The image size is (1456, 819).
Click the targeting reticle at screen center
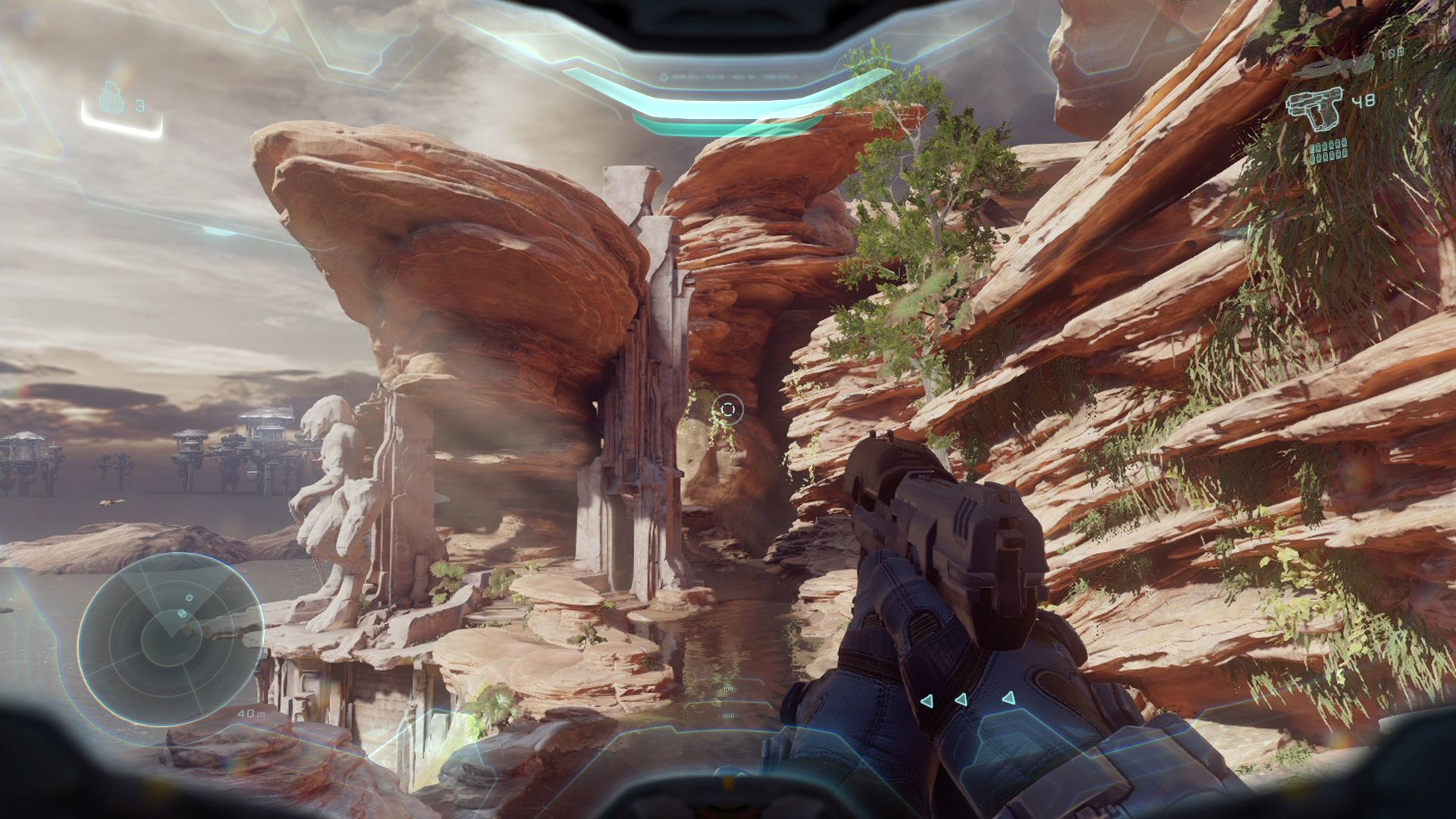[x=728, y=408]
